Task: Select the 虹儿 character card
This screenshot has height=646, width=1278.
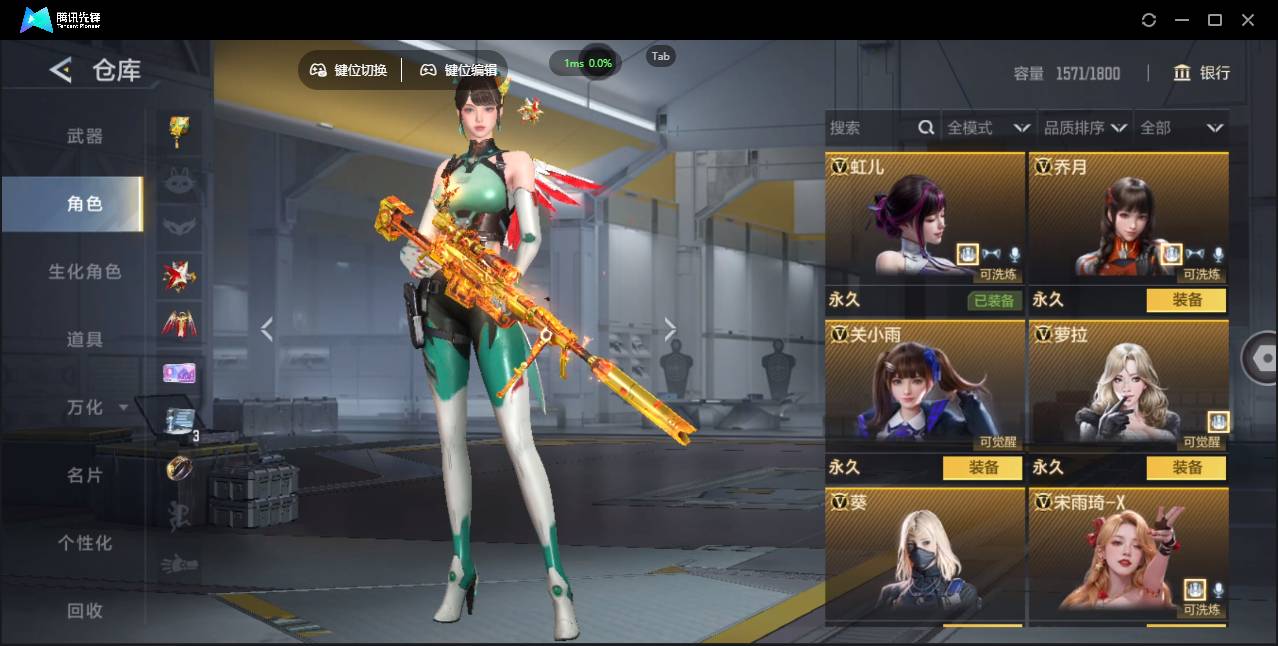Action: pyautogui.click(x=924, y=220)
